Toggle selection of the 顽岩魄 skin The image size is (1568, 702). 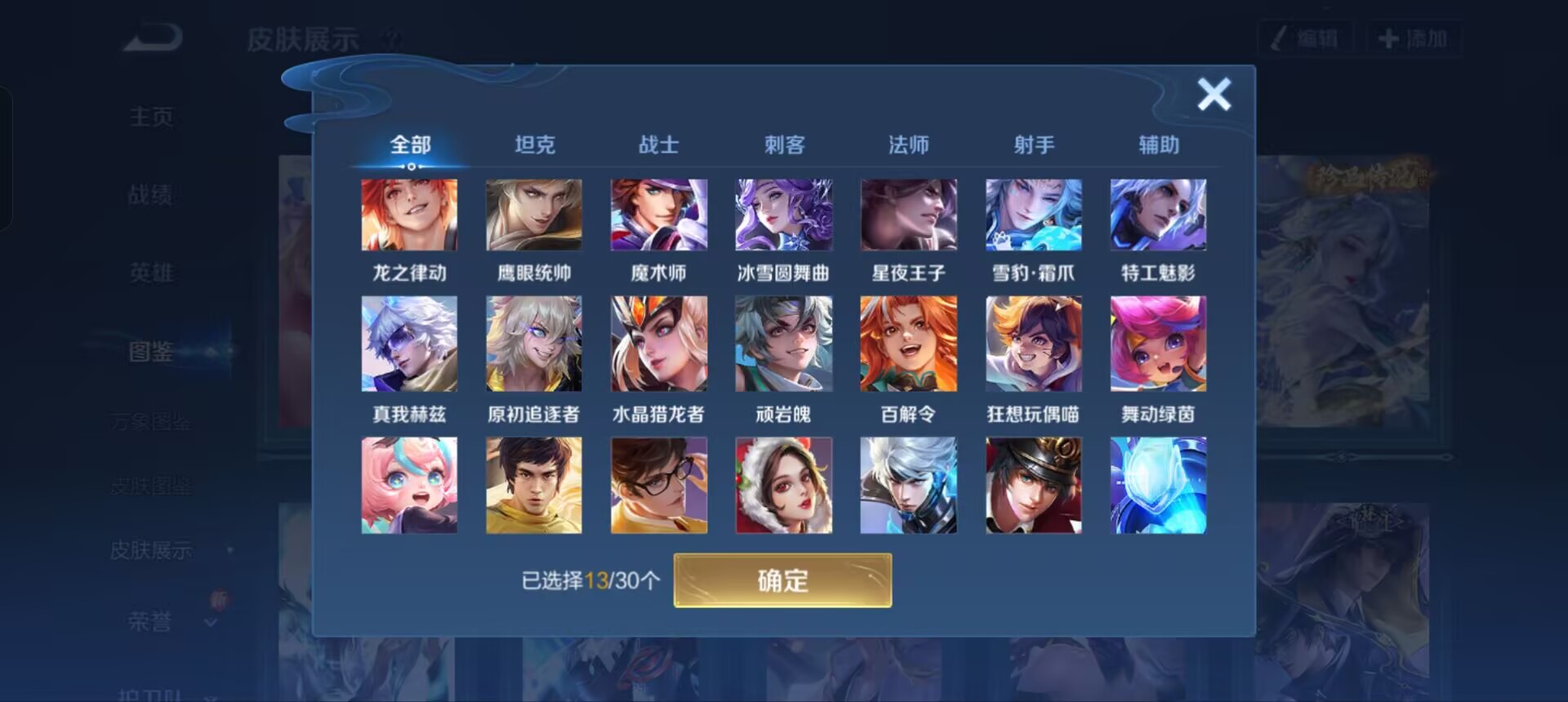point(783,343)
